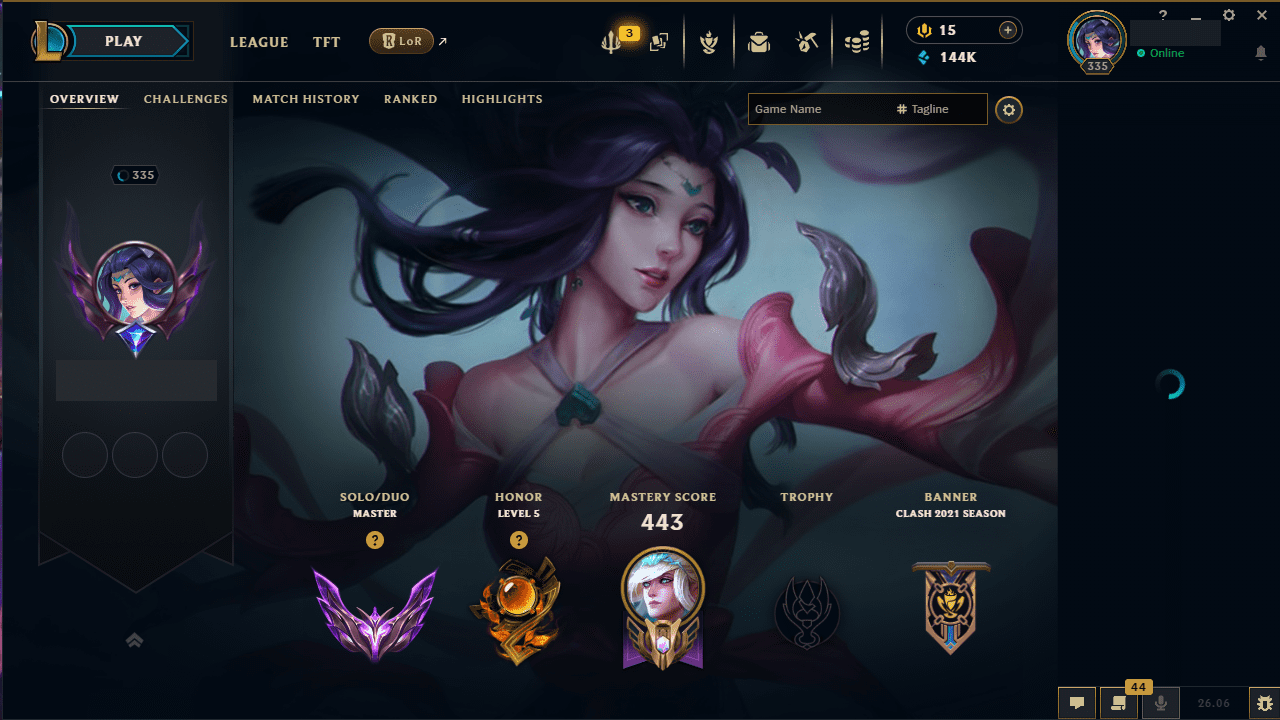The height and width of the screenshot is (720, 1280).
Task: Open Legends of Runeterra via LoR link
Action: tap(403, 41)
